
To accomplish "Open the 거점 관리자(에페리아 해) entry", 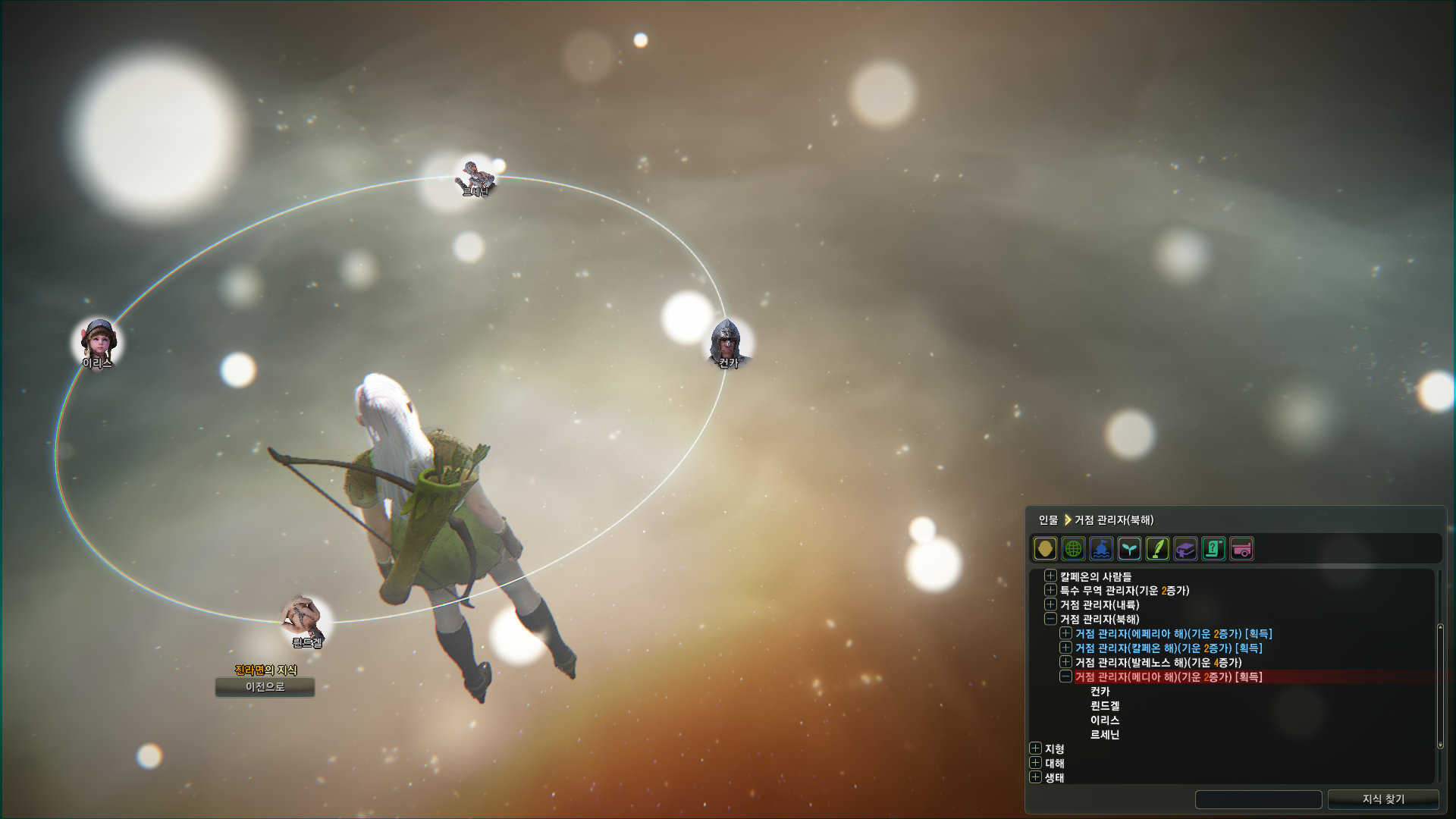I will click(x=1065, y=633).
